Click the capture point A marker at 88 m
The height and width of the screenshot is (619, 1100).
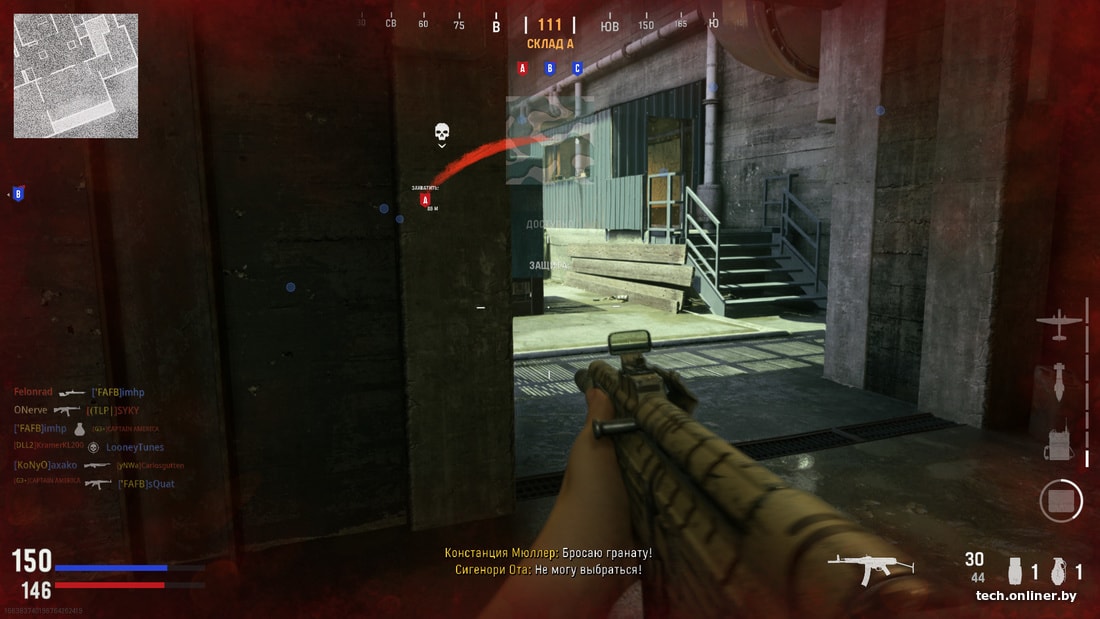click(425, 200)
